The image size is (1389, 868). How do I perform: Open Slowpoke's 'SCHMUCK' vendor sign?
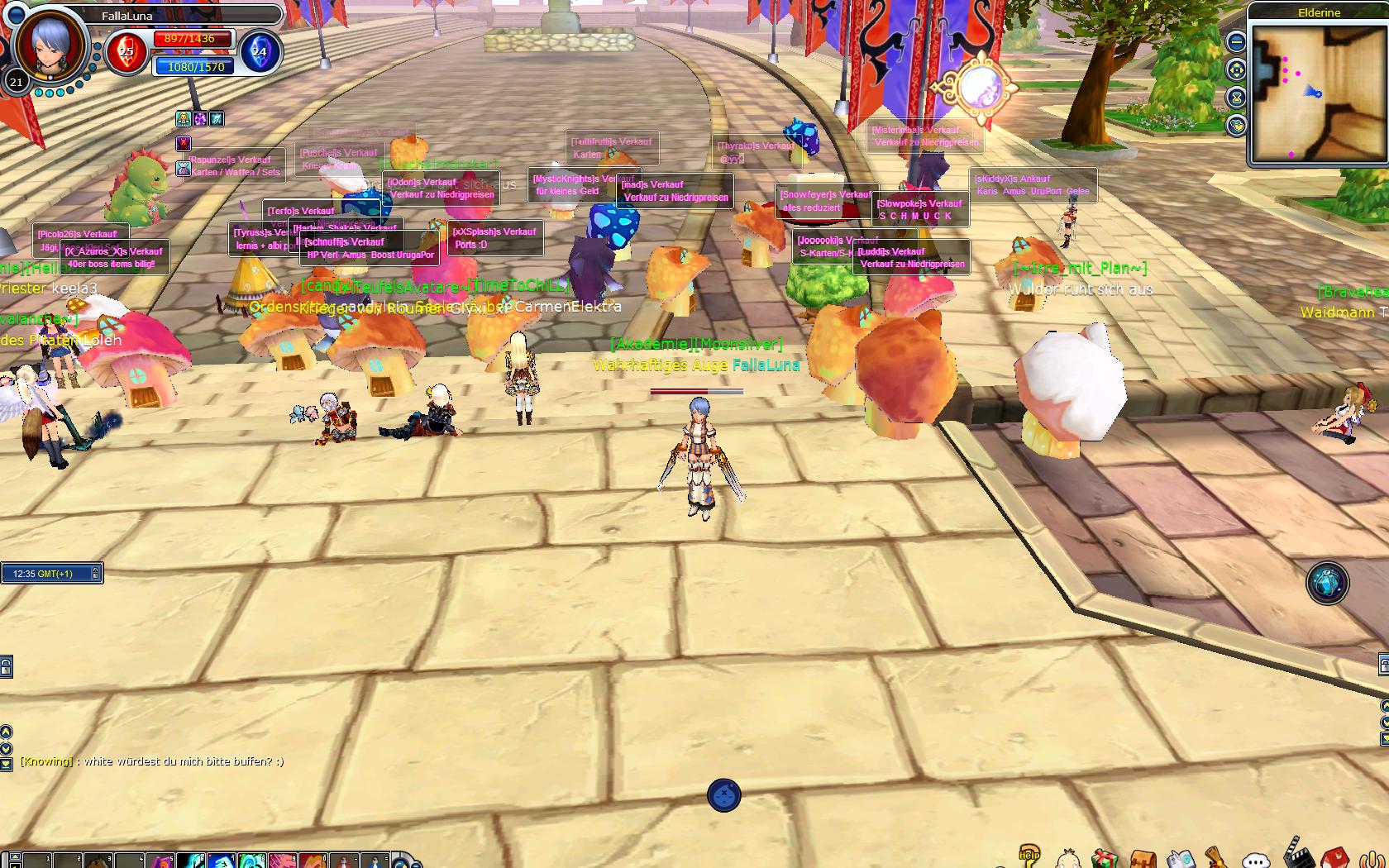click(920, 210)
